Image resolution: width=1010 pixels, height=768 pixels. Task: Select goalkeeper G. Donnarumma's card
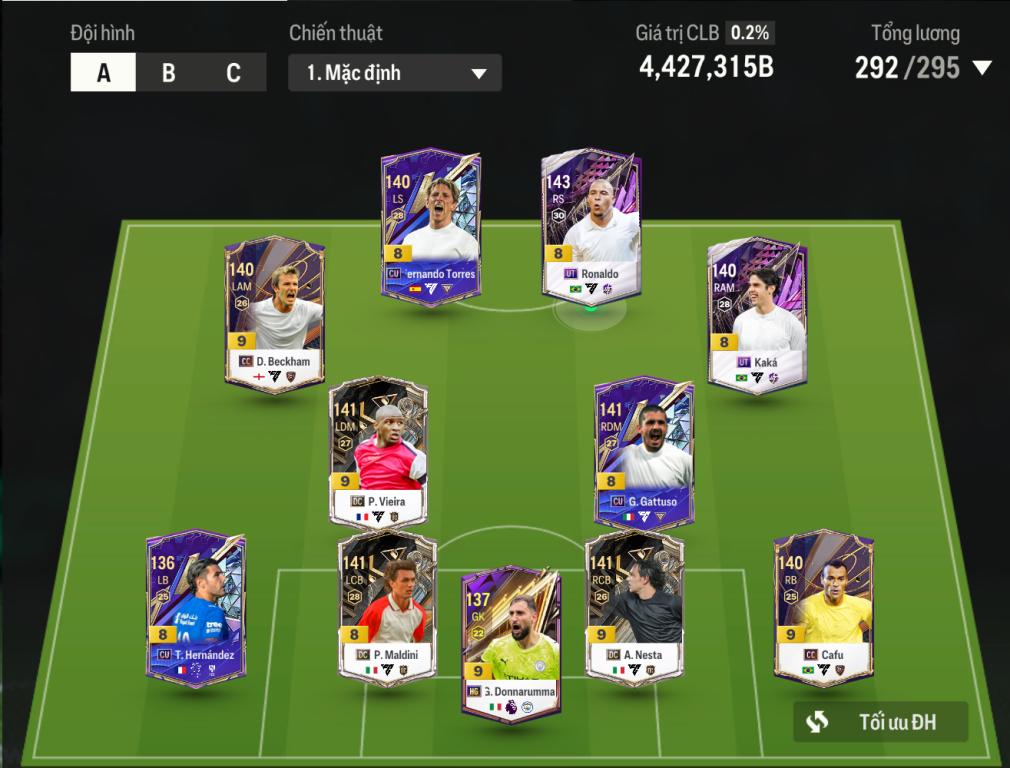click(511, 642)
